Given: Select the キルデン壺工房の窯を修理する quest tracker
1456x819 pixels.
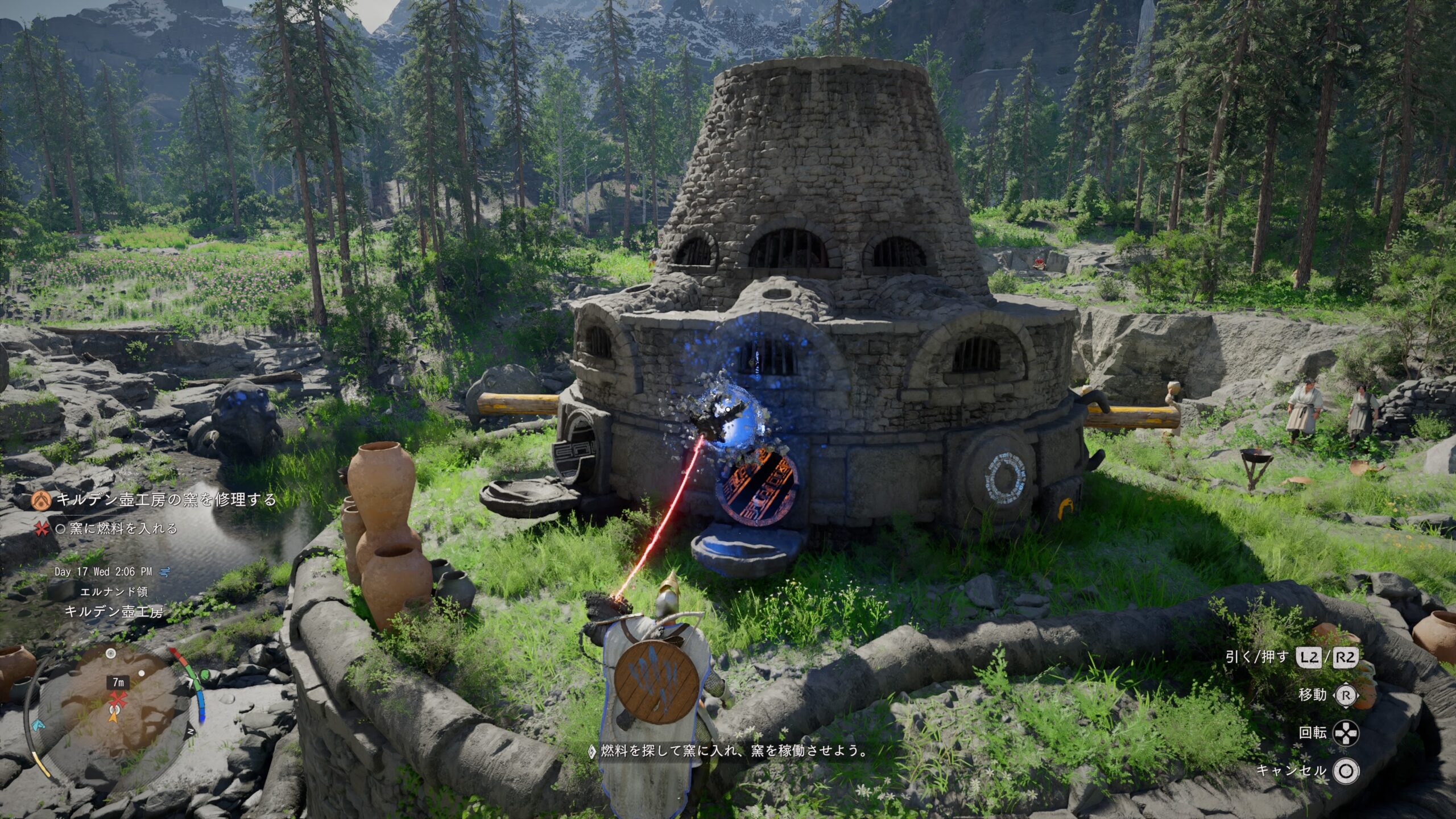Looking at the screenshot, I should coord(166,500).
